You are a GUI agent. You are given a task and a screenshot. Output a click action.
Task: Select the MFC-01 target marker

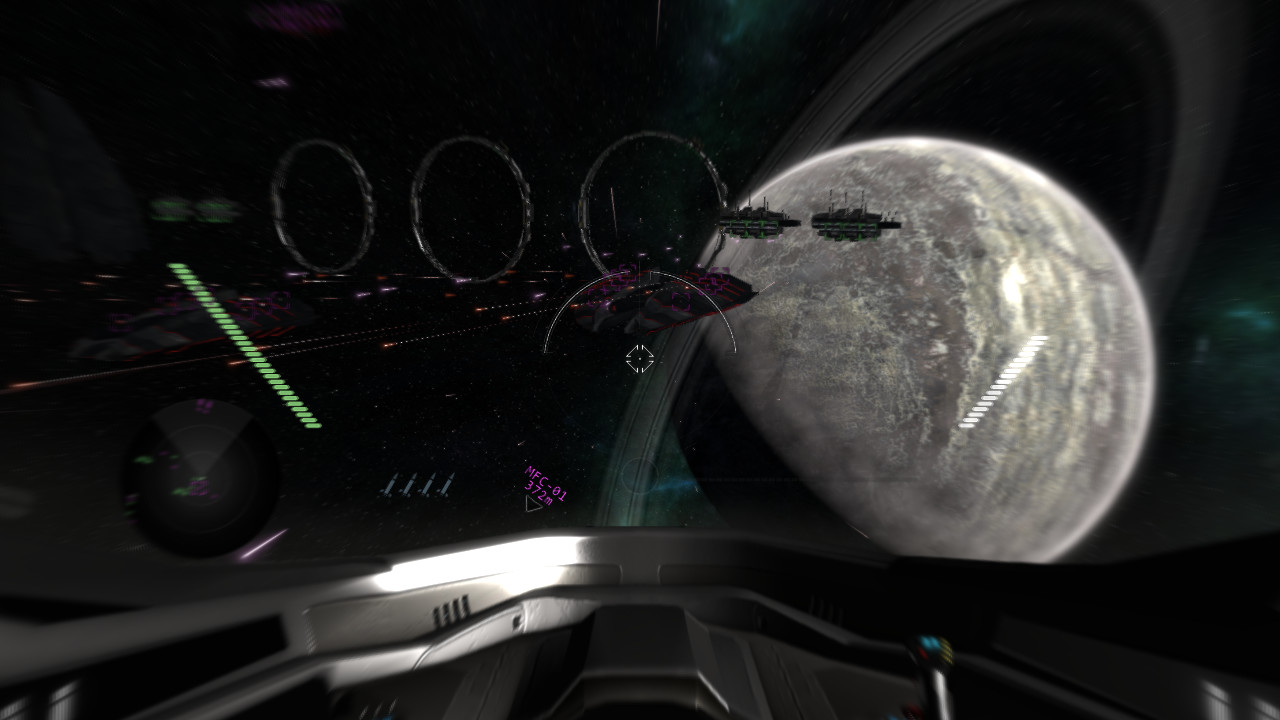(x=535, y=503)
